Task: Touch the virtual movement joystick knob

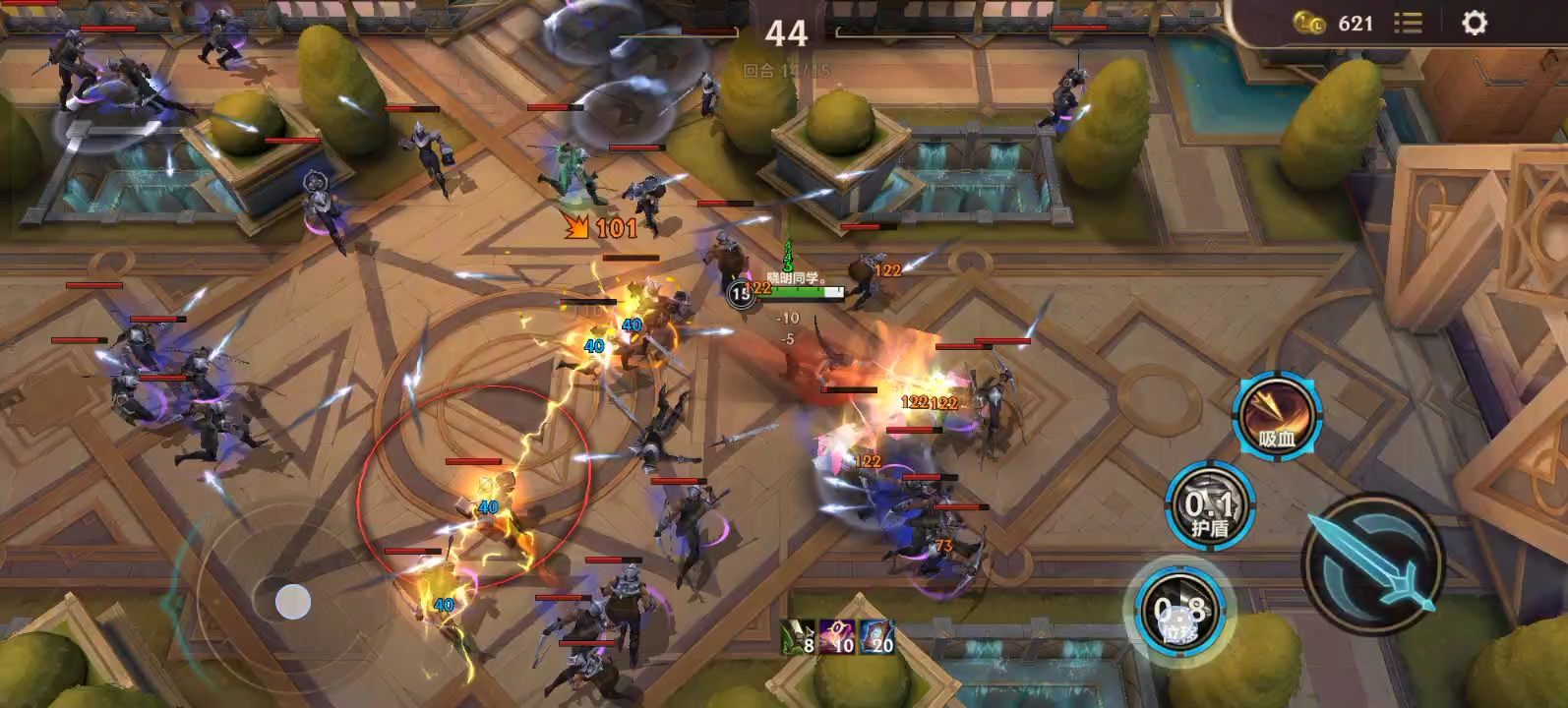Action: coord(292,600)
